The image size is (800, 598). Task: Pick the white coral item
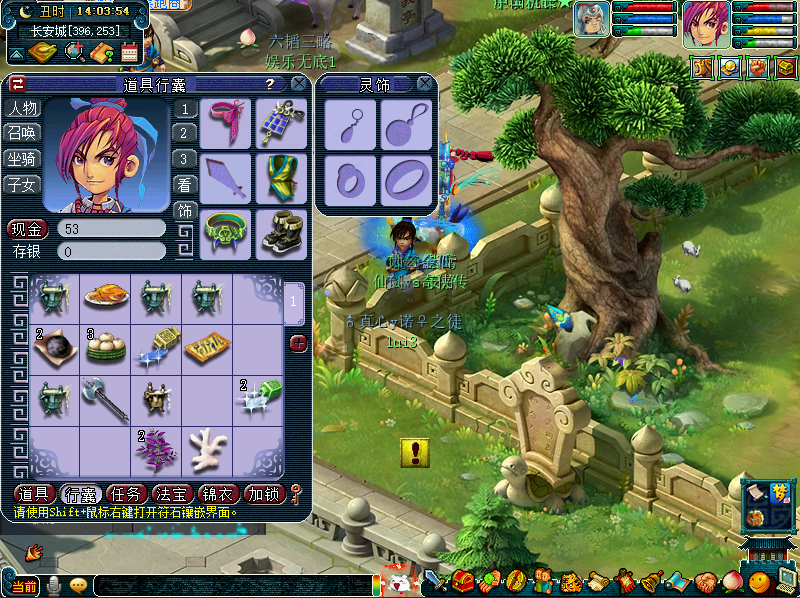coord(207,446)
